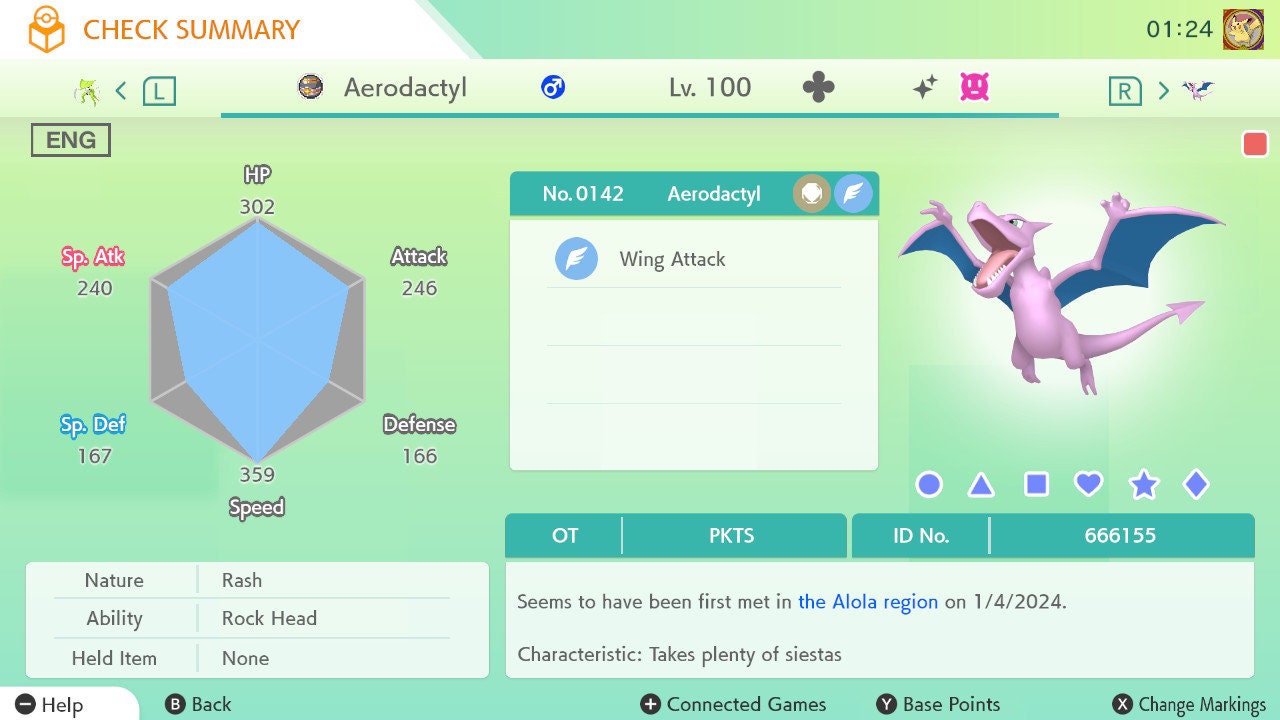Select the Wing Attack move row

point(693,259)
